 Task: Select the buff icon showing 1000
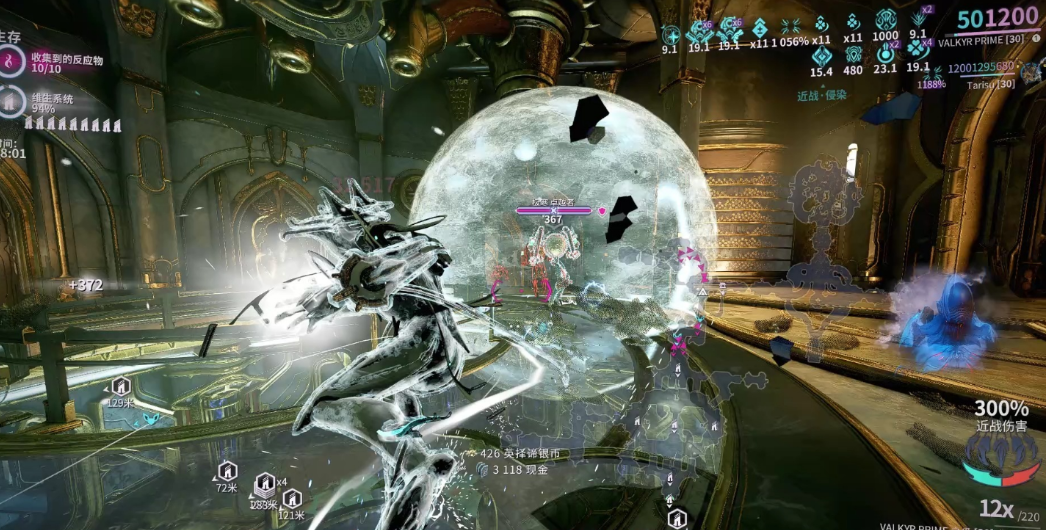(x=885, y=21)
